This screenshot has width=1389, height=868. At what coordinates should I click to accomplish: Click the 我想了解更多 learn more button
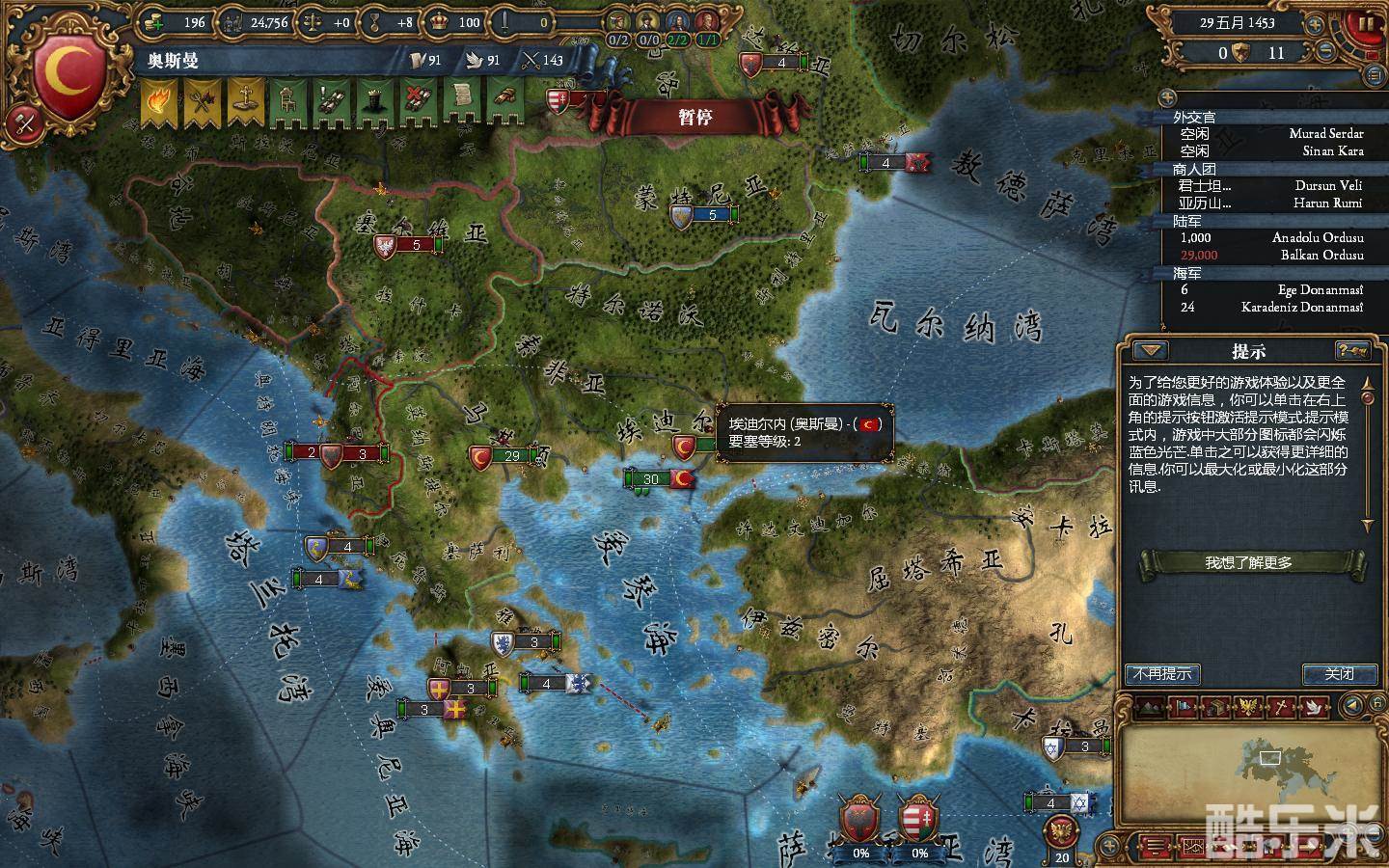coord(1248,563)
